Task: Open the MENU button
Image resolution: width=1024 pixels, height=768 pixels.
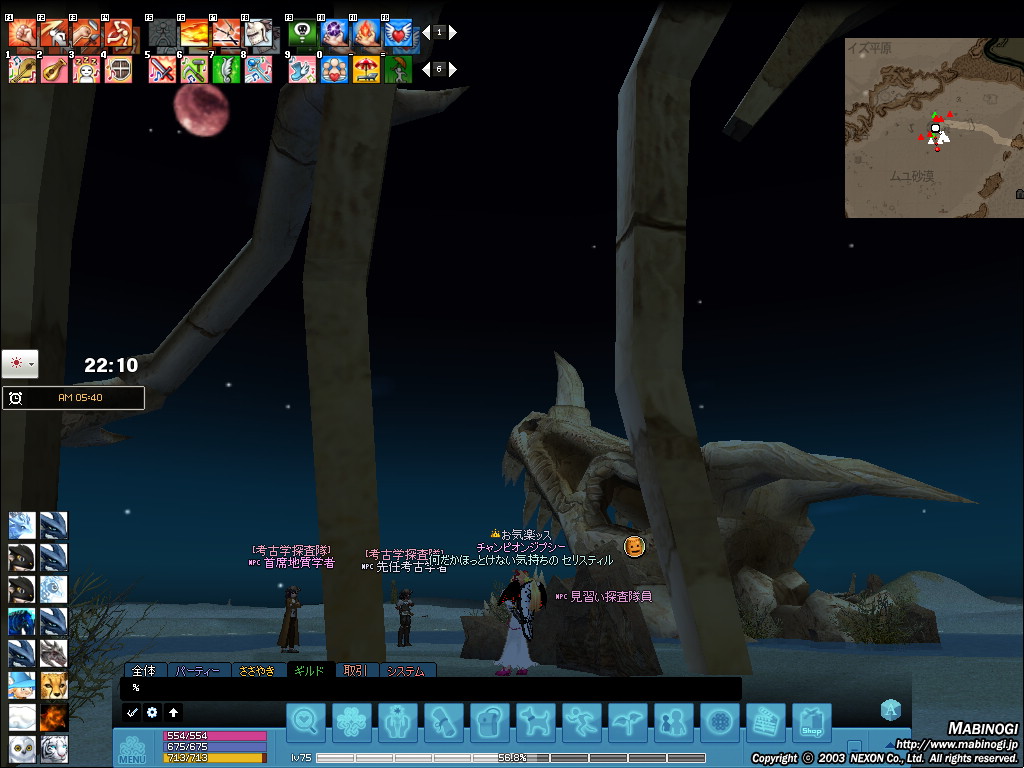Action: pos(132,748)
